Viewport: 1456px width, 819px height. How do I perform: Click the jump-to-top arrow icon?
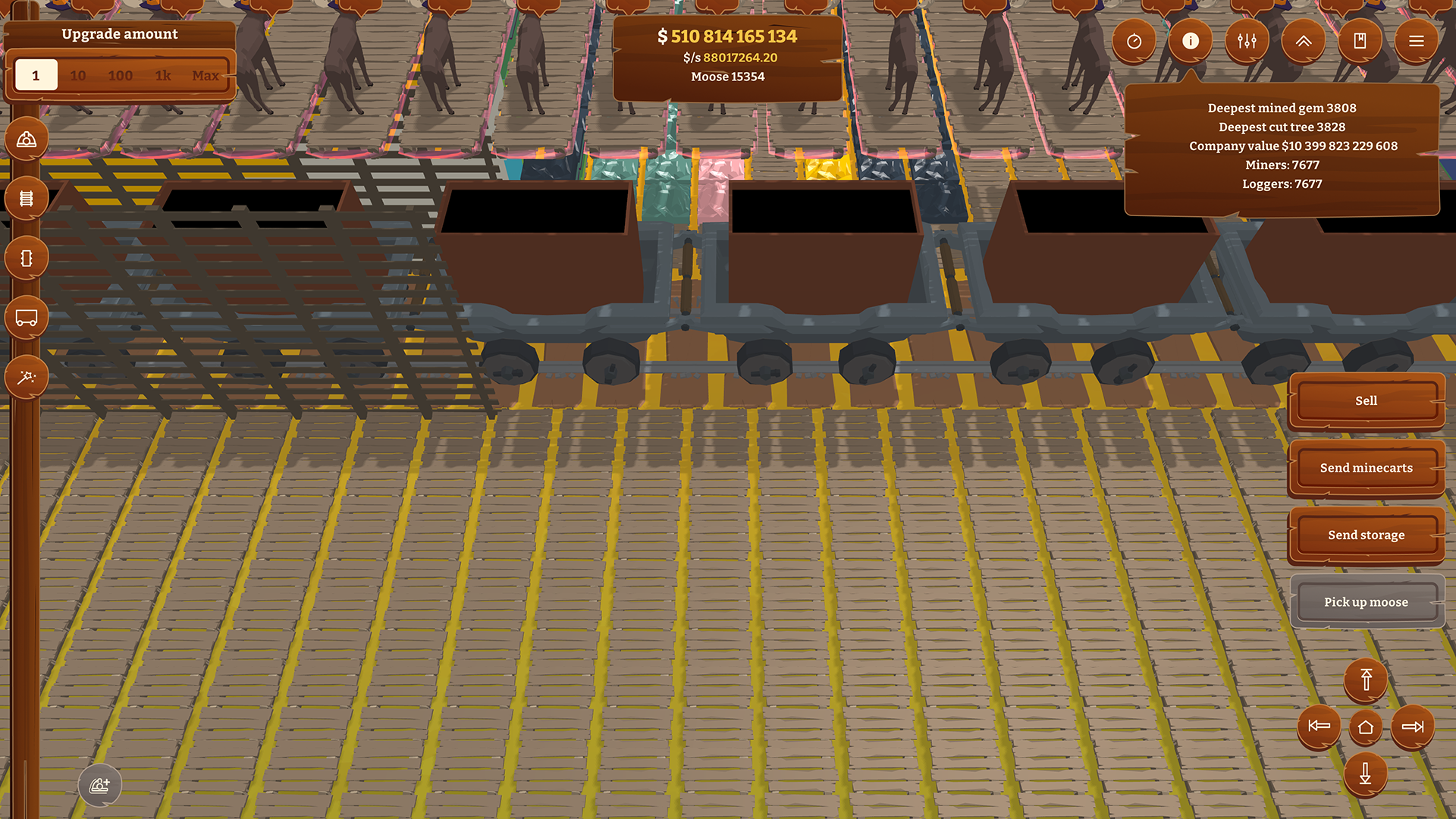(1366, 680)
